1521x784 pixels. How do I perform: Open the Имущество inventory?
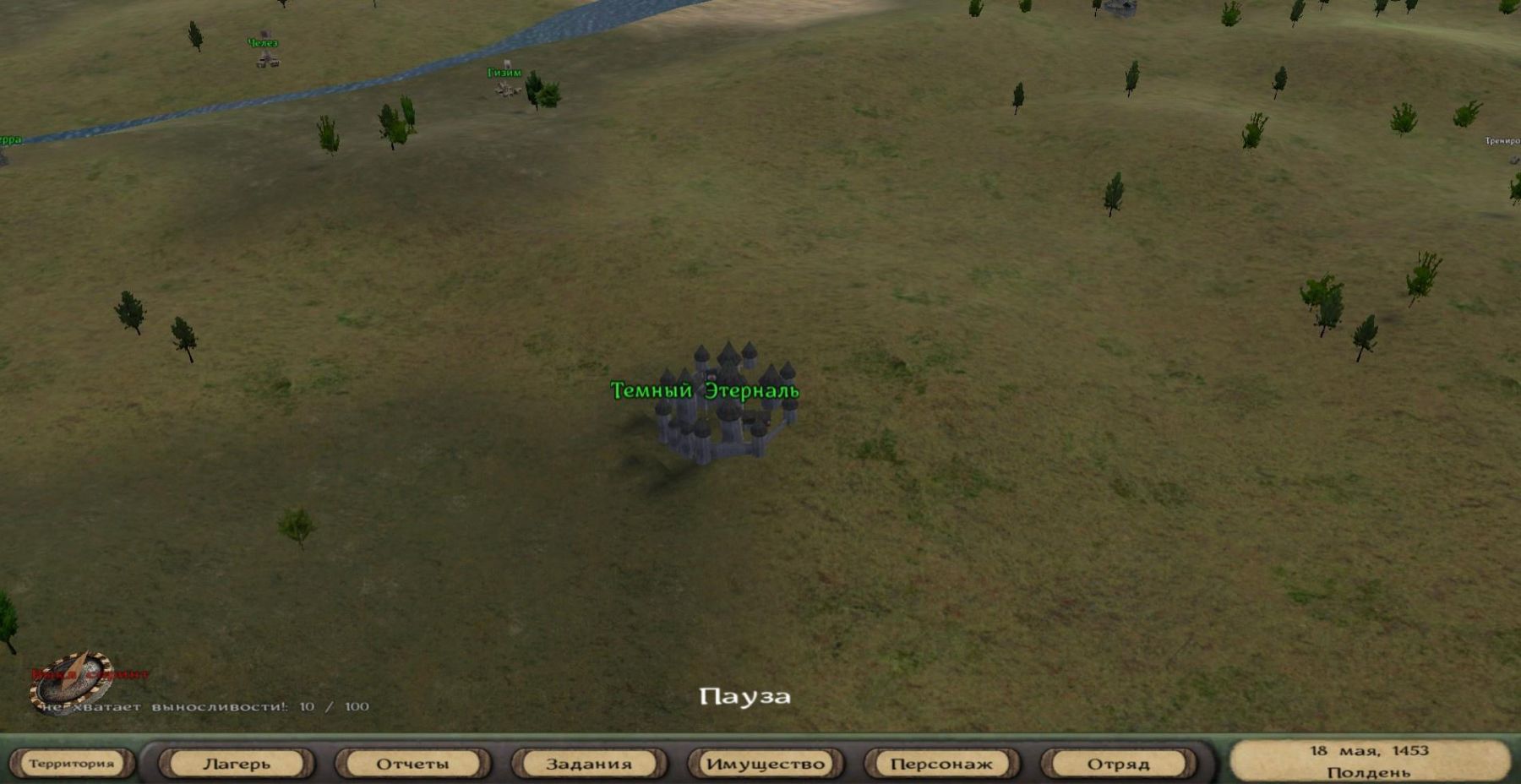(x=766, y=764)
